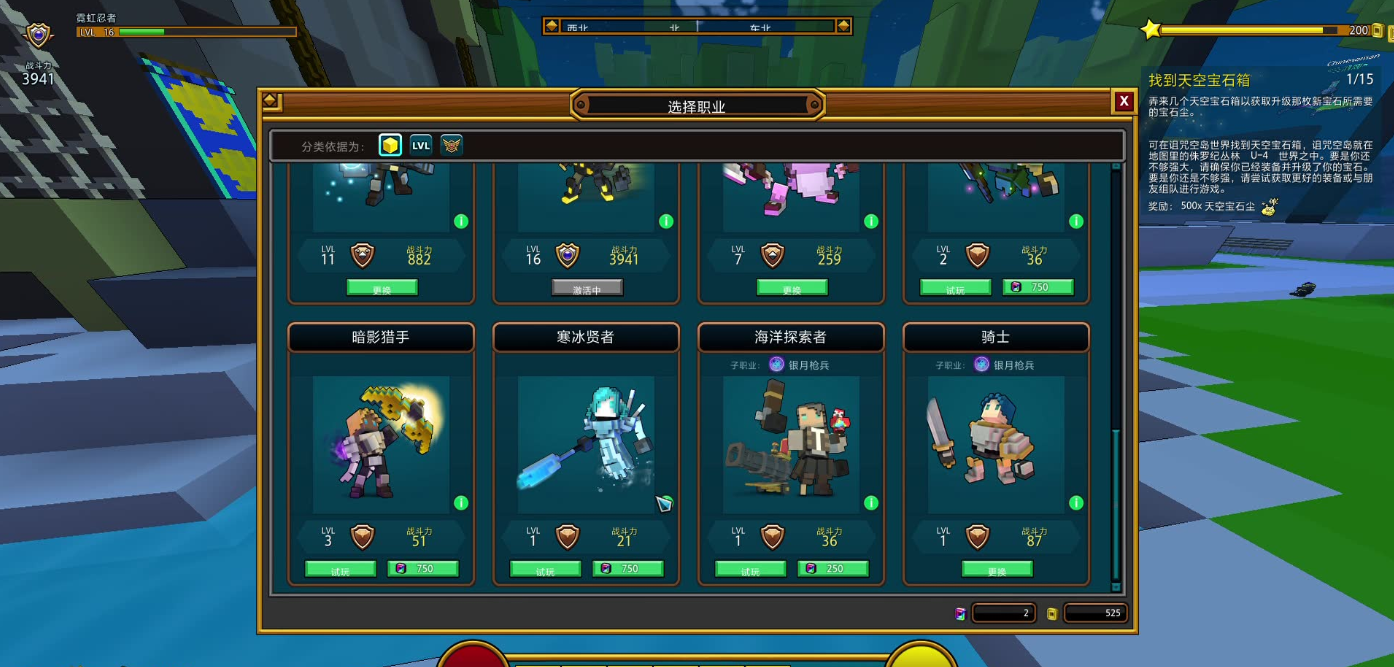Open the green info icon on 暗影猎手
Image resolution: width=1394 pixels, height=667 pixels.
coord(461,503)
